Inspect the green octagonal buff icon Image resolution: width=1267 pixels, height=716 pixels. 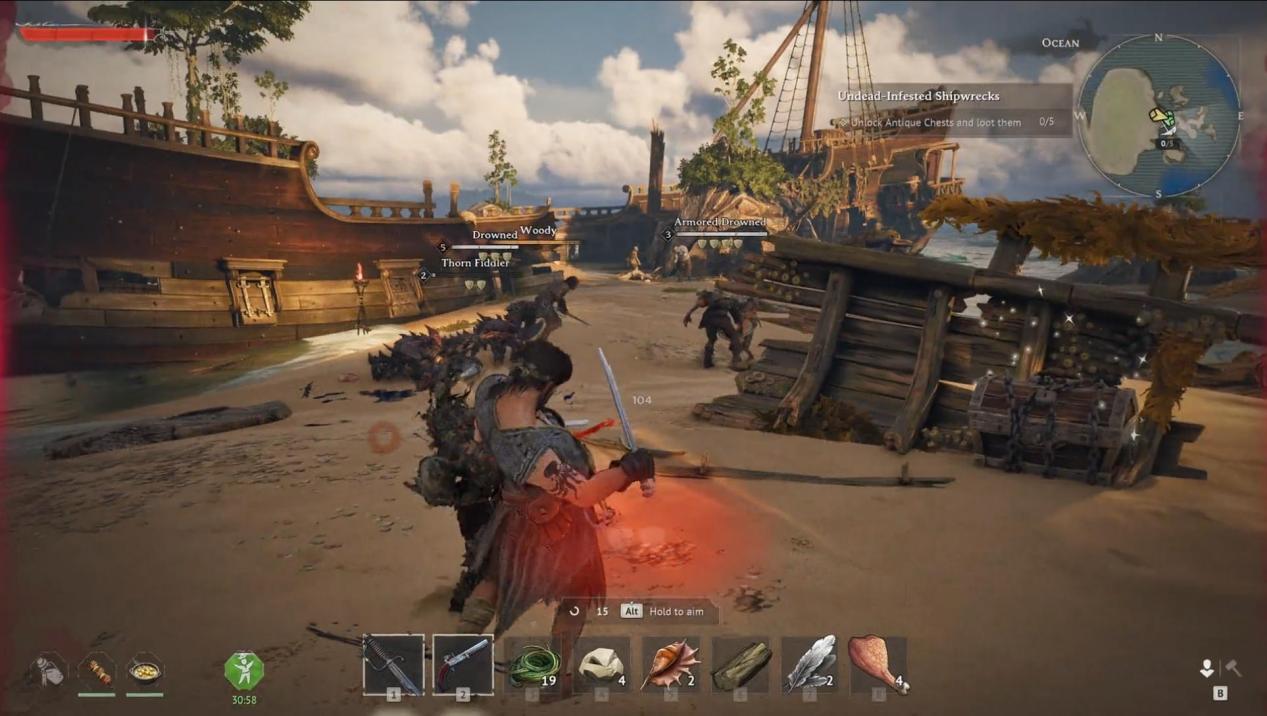(x=244, y=671)
